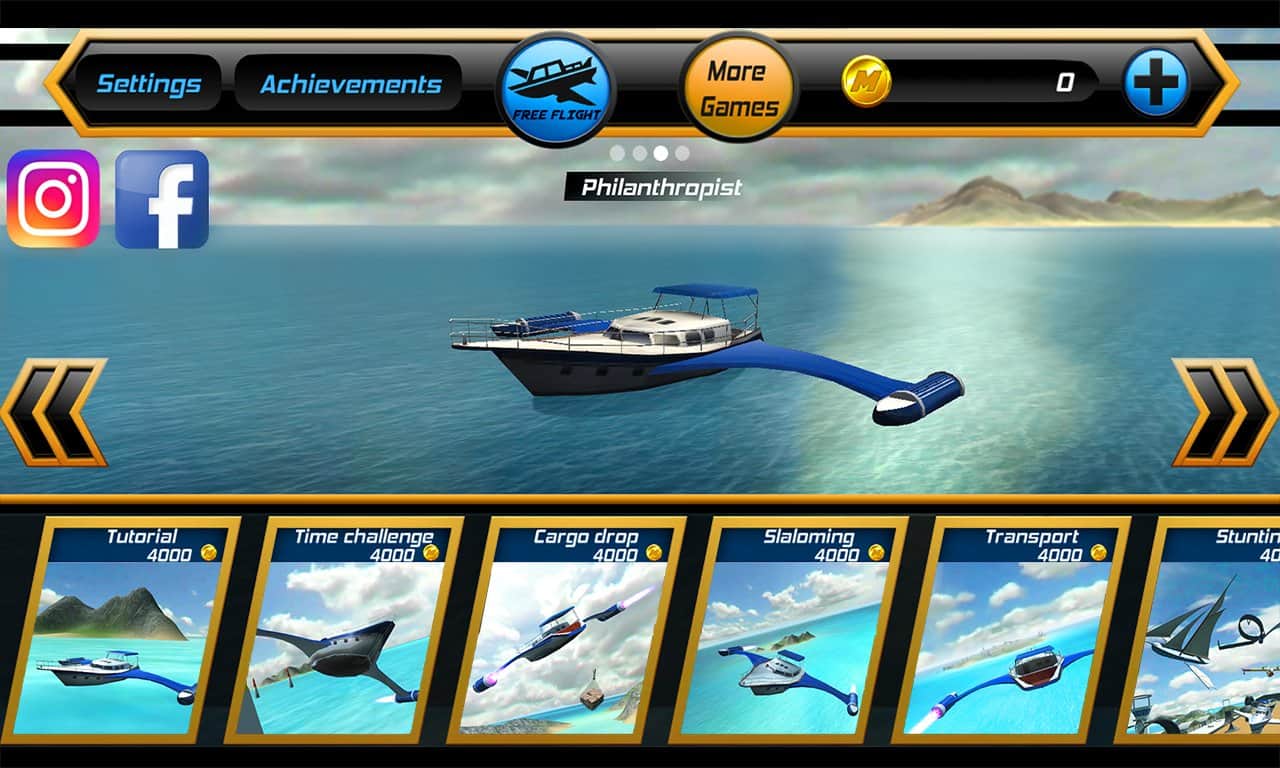Open Free Flight mode
The width and height of the screenshot is (1280, 768).
[x=557, y=85]
